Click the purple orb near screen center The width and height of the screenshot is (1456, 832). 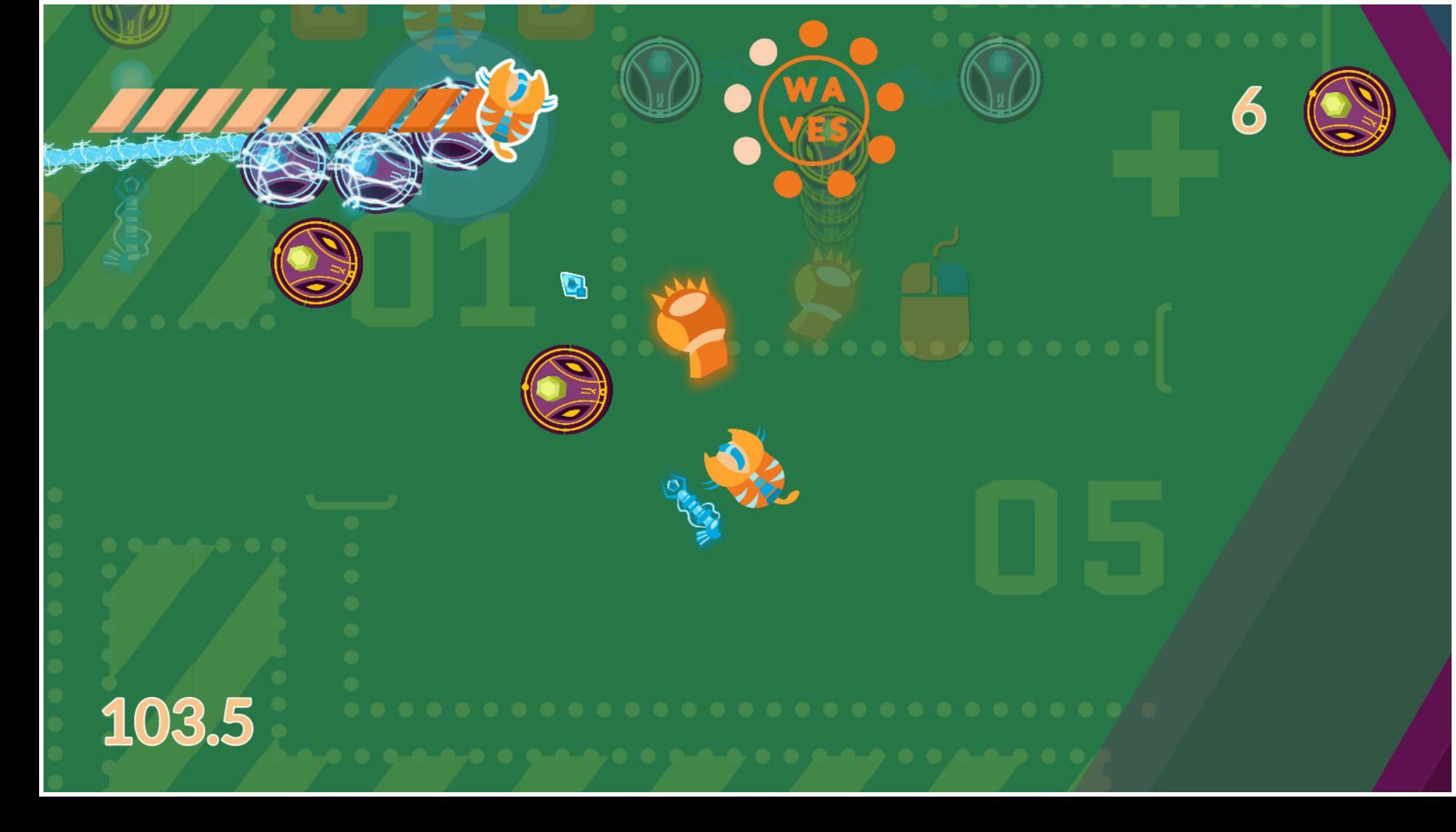[x=567, y=391]
